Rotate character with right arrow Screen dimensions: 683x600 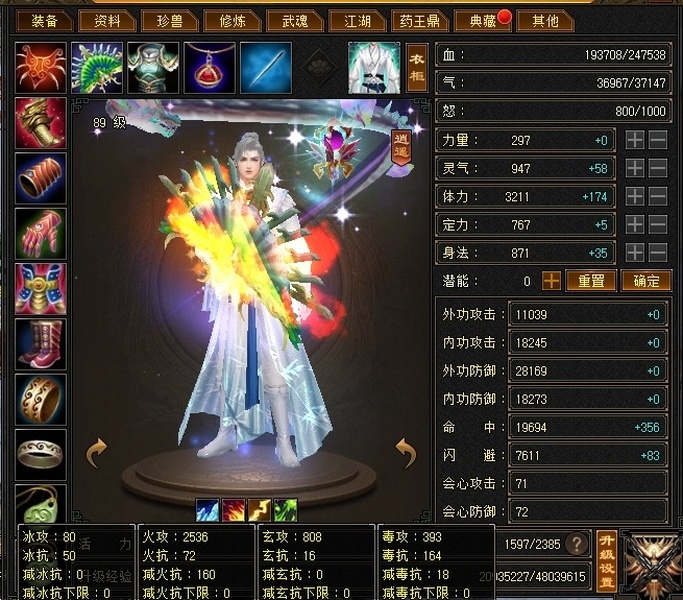[405, 453]
